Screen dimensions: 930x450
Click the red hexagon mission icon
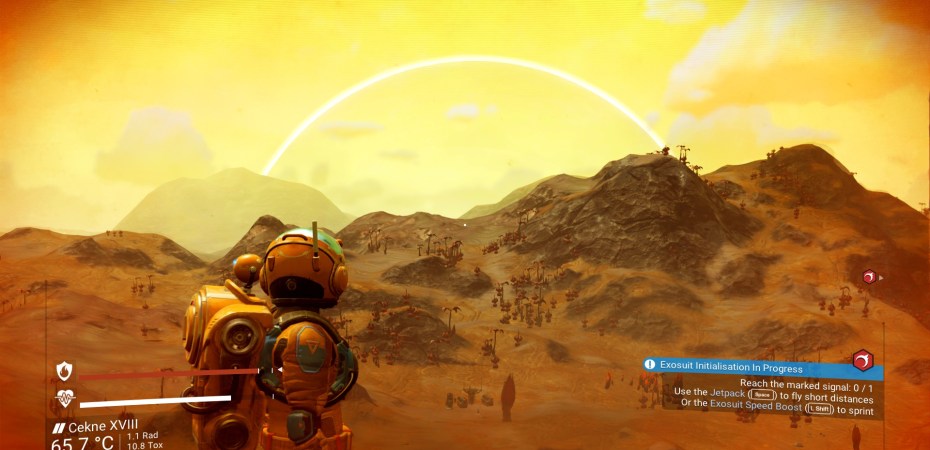[862, 360]
